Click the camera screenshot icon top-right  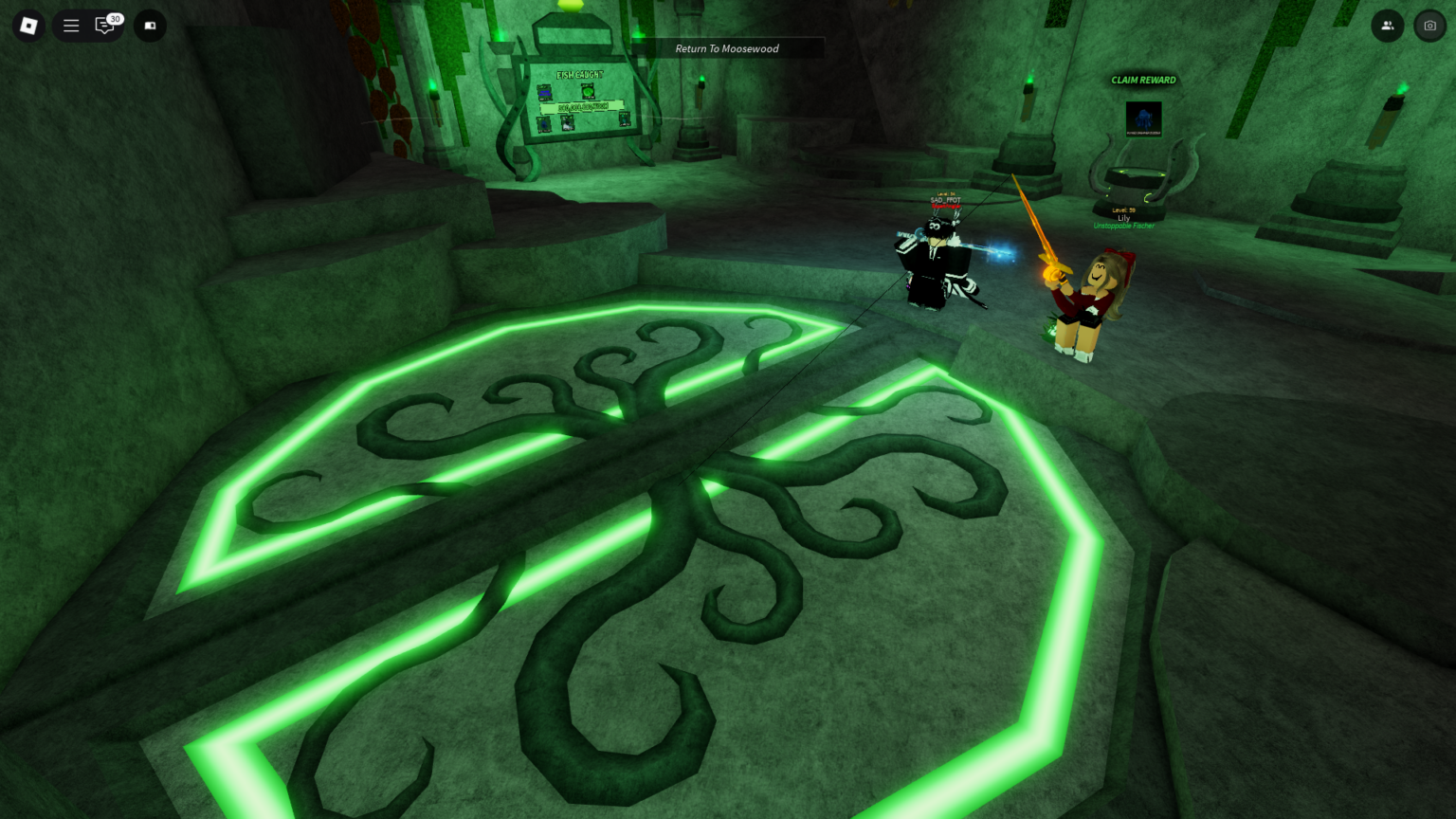click(1430, 26)
